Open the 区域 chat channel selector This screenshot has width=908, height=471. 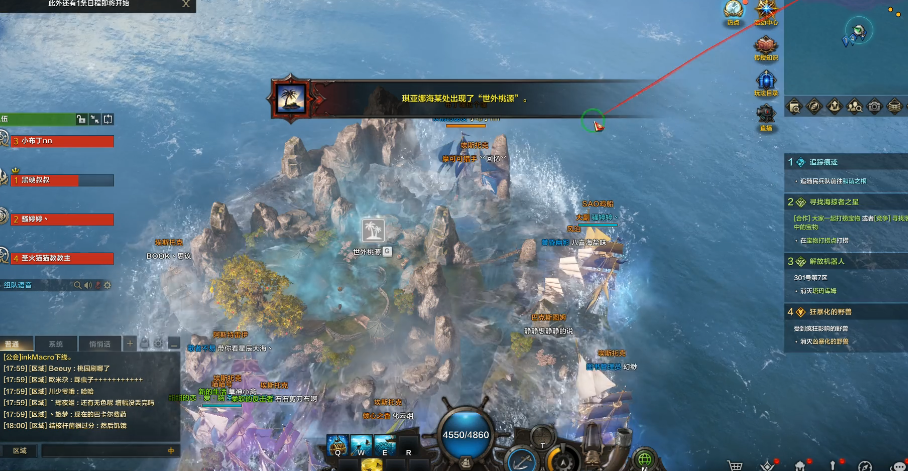[20, 451]
